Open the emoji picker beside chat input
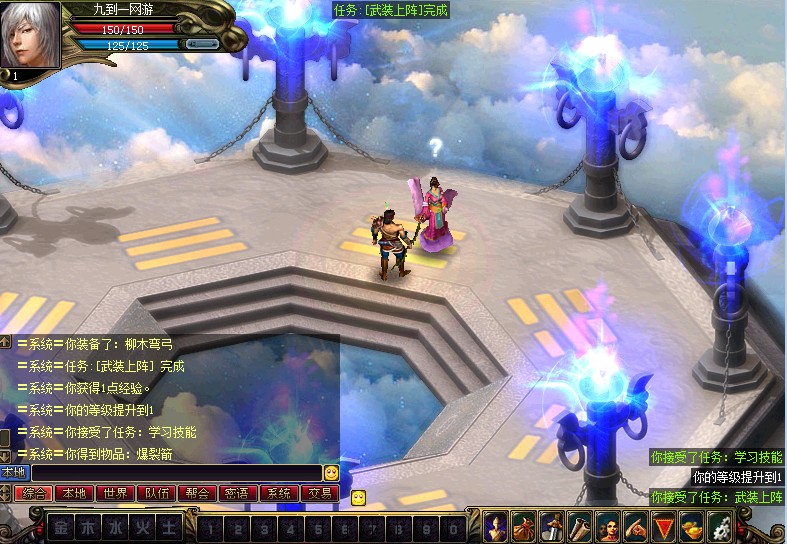The height and width of the screenshot is (544, 787). click(x=331, y=472)
